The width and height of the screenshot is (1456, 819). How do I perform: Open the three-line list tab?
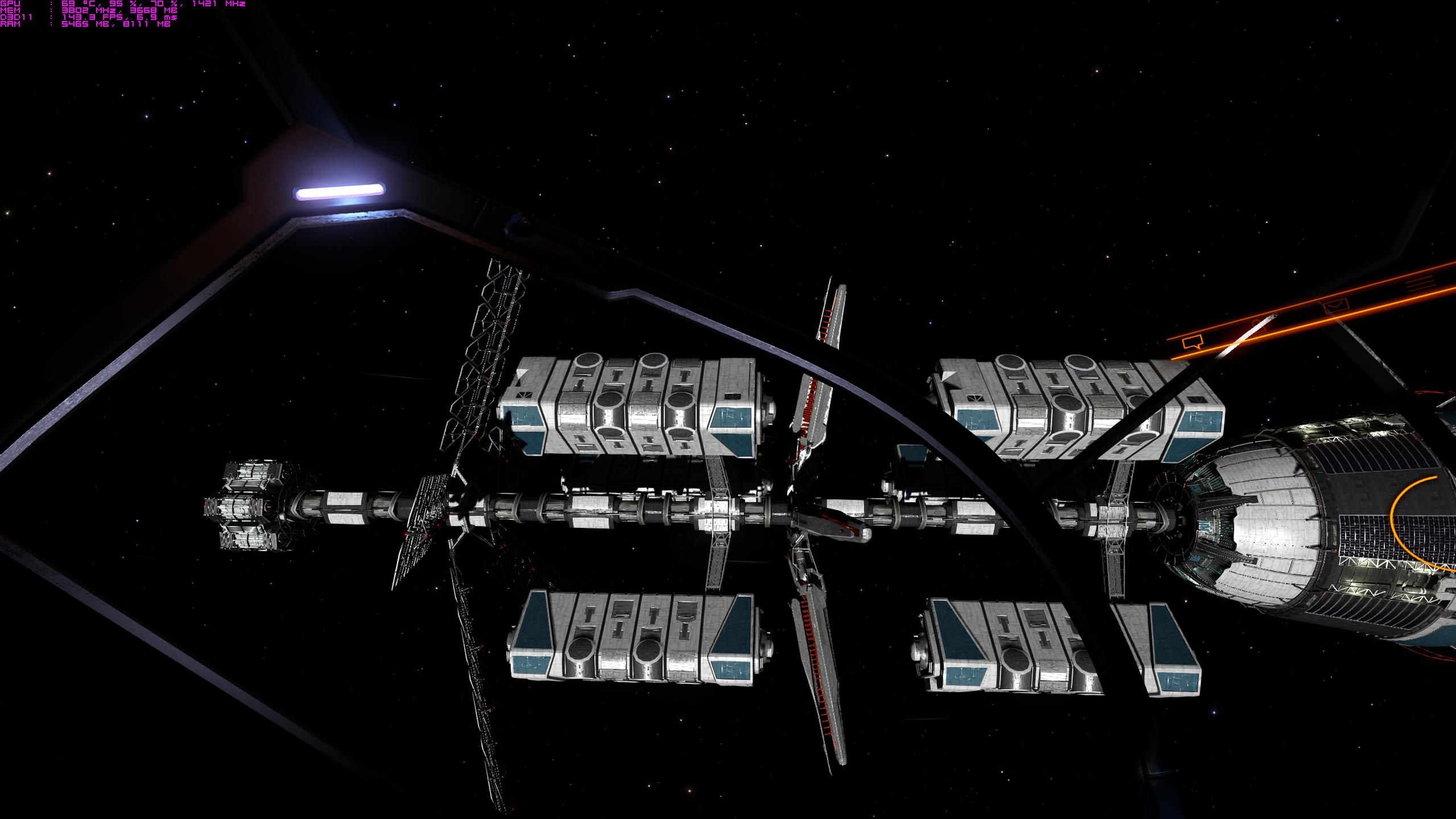click(x=1420, y=283)
